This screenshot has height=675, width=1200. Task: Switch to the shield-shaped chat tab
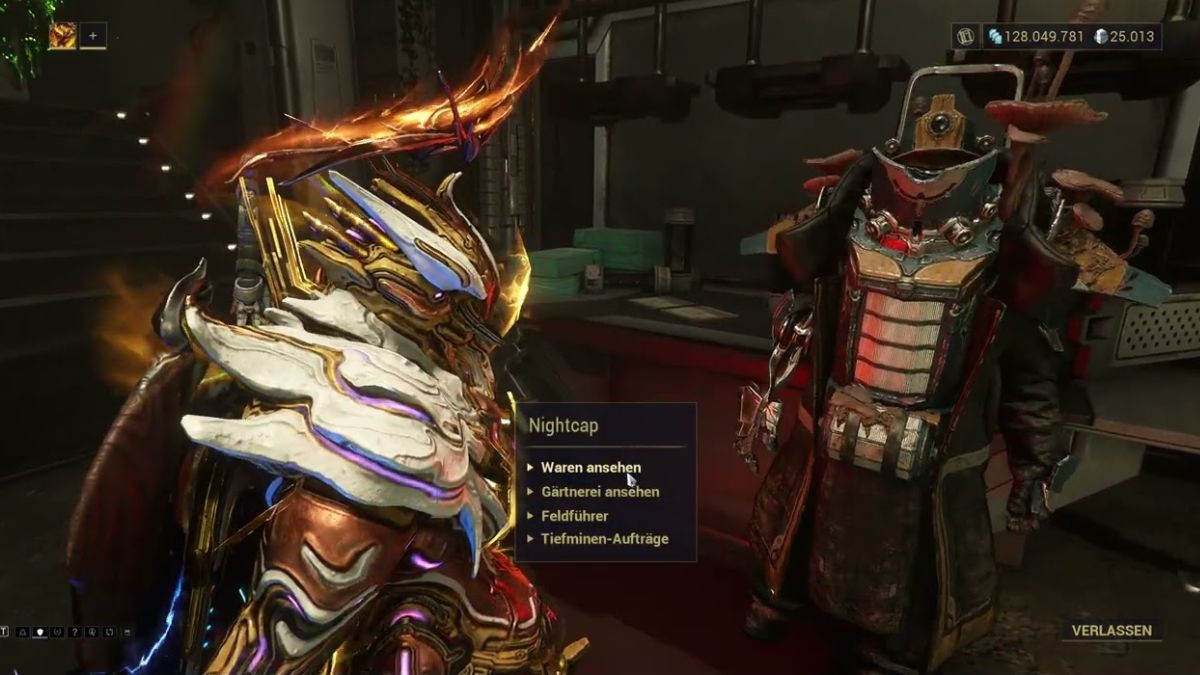click(40, 632)
